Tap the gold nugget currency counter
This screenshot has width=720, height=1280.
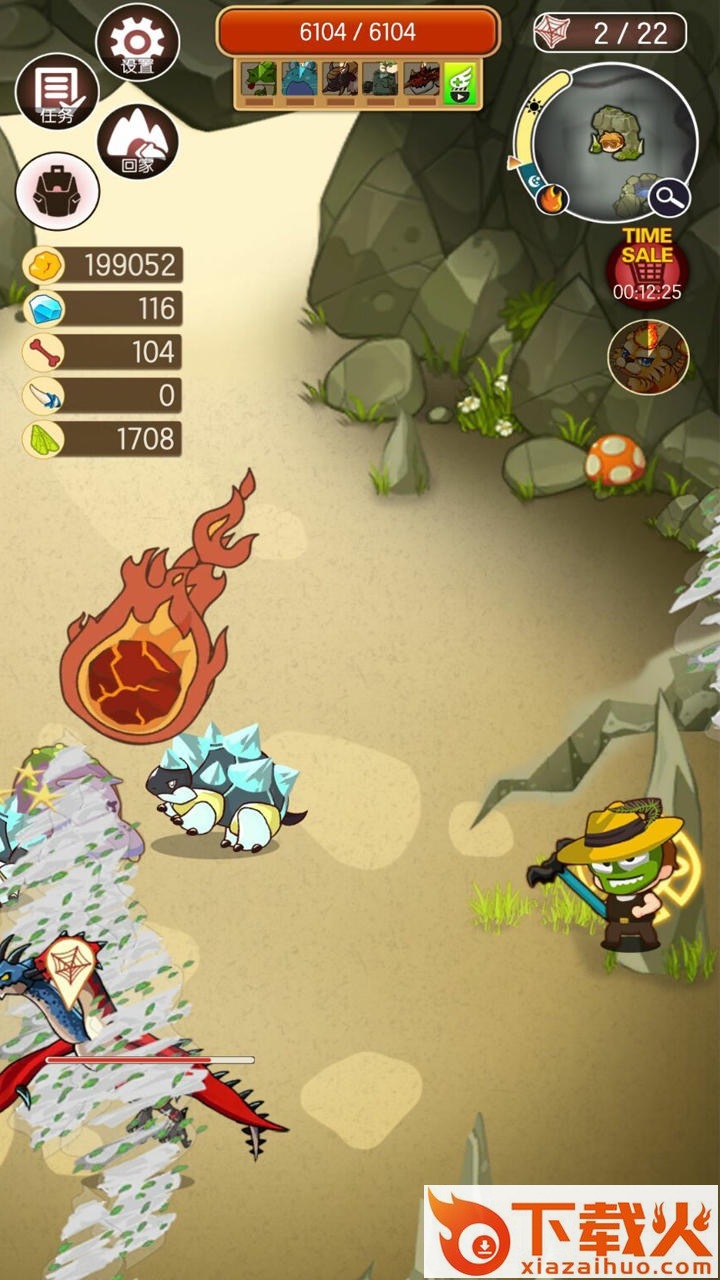click(103, 265)
